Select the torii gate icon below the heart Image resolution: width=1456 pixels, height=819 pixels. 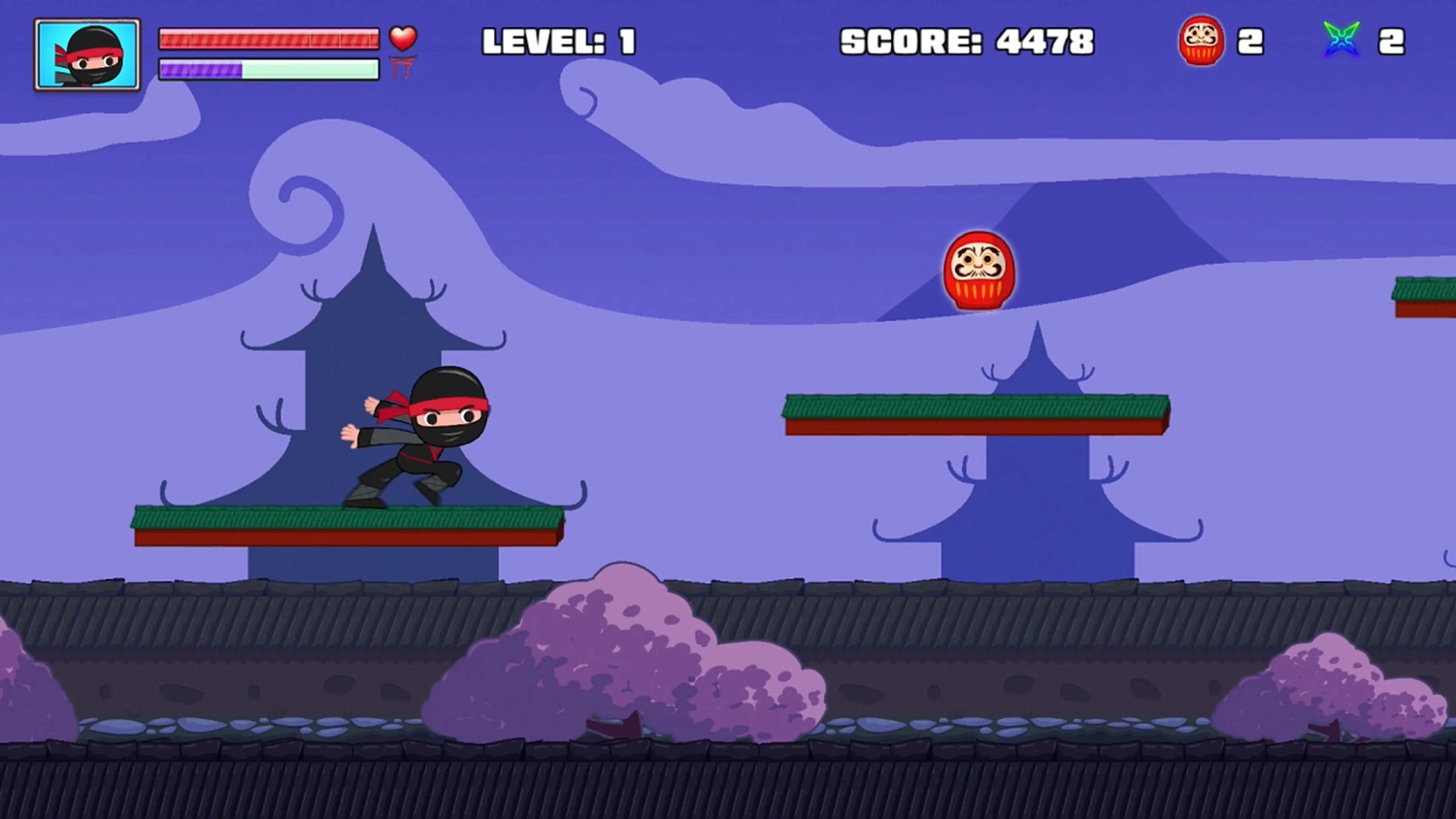(403, 70)
